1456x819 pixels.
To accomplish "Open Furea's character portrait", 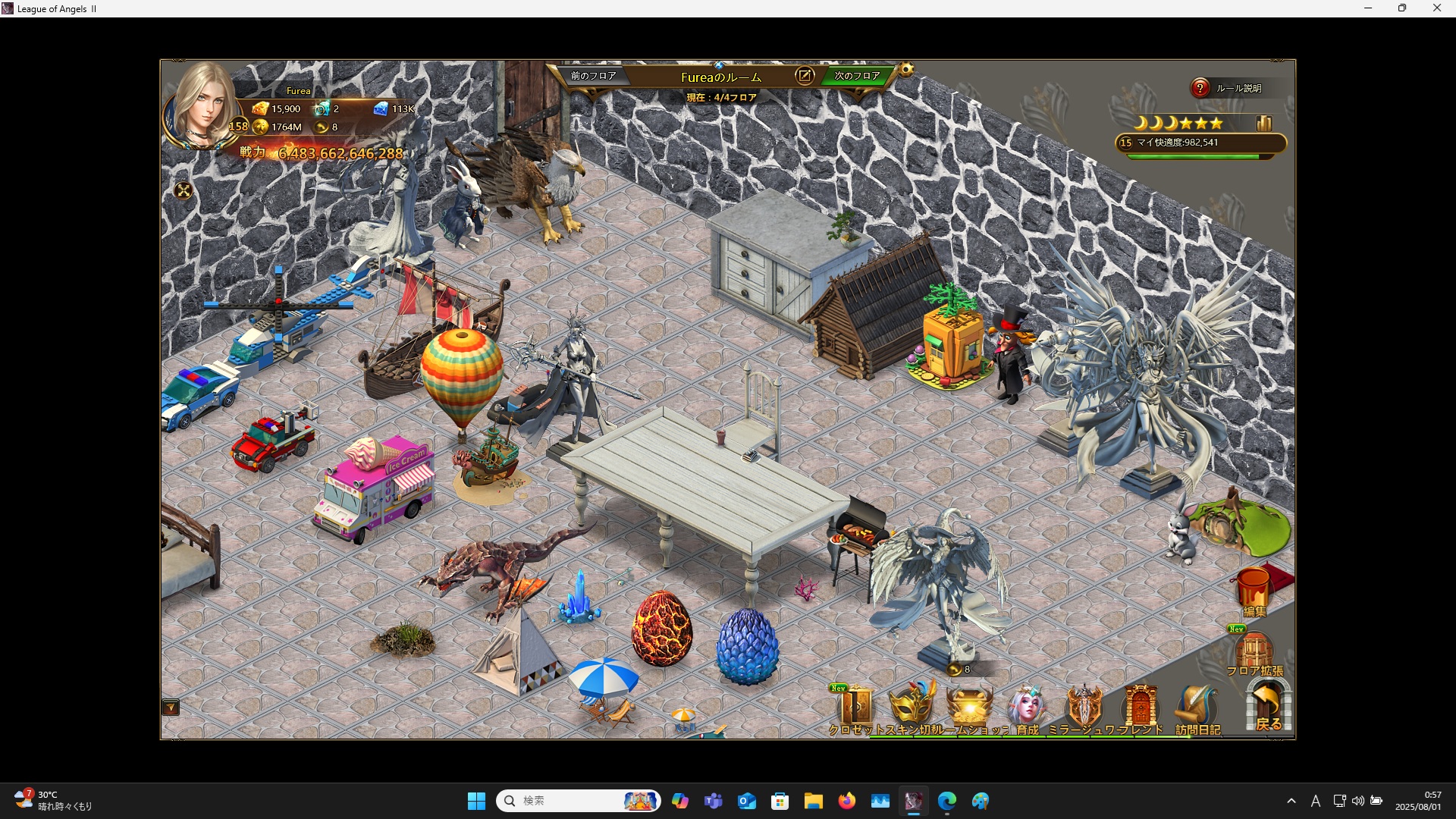I will coord(202,105).
